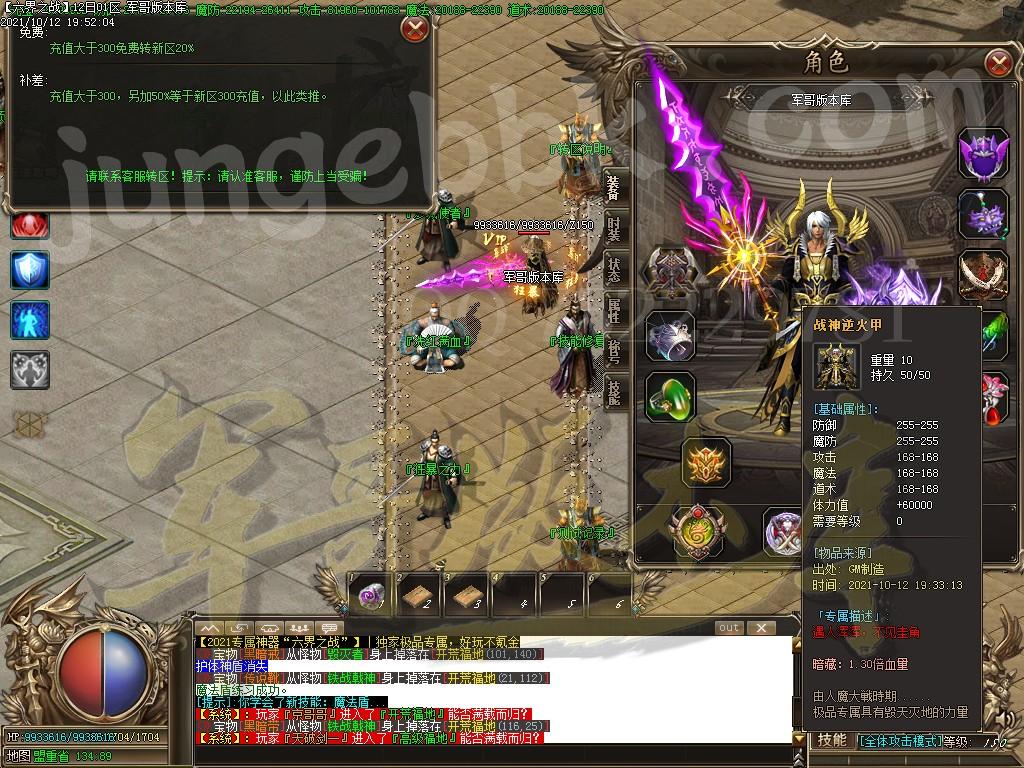
Task: Close the 角色 character panel
Action: tap(998, 64)
